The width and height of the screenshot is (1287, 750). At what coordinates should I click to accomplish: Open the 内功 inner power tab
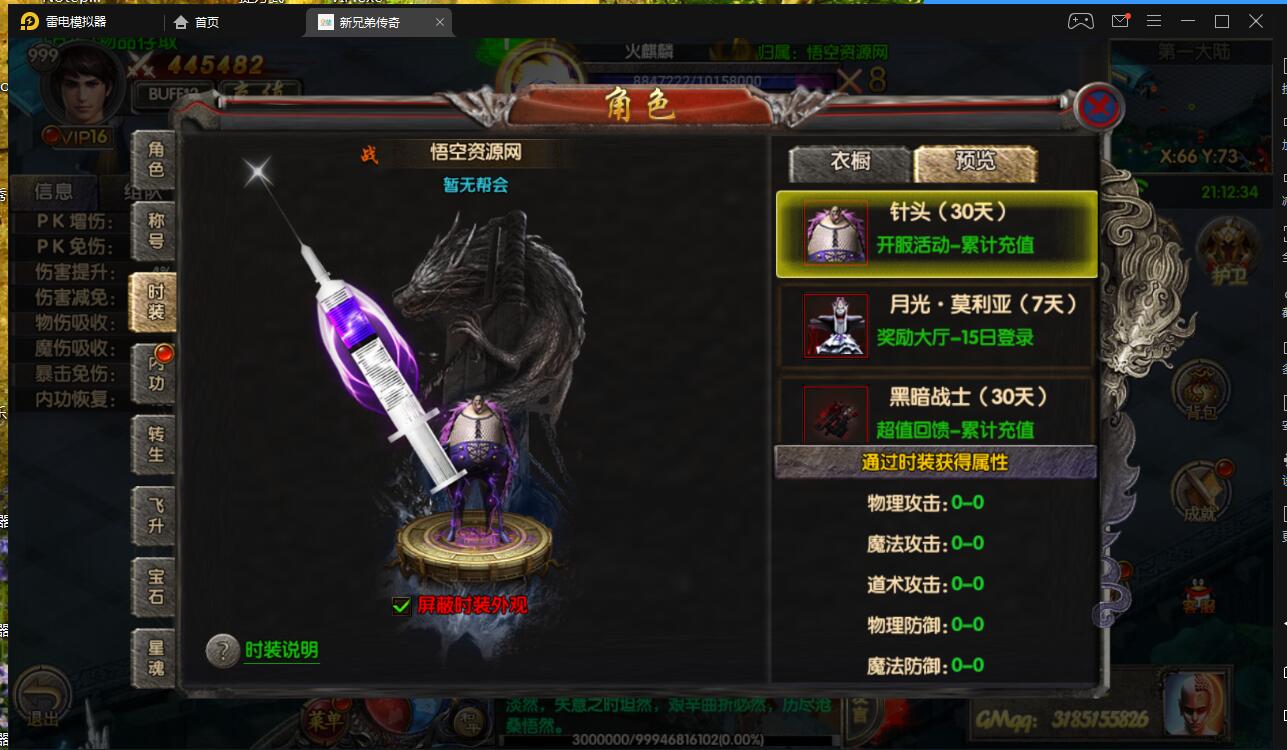click(155, 372)
